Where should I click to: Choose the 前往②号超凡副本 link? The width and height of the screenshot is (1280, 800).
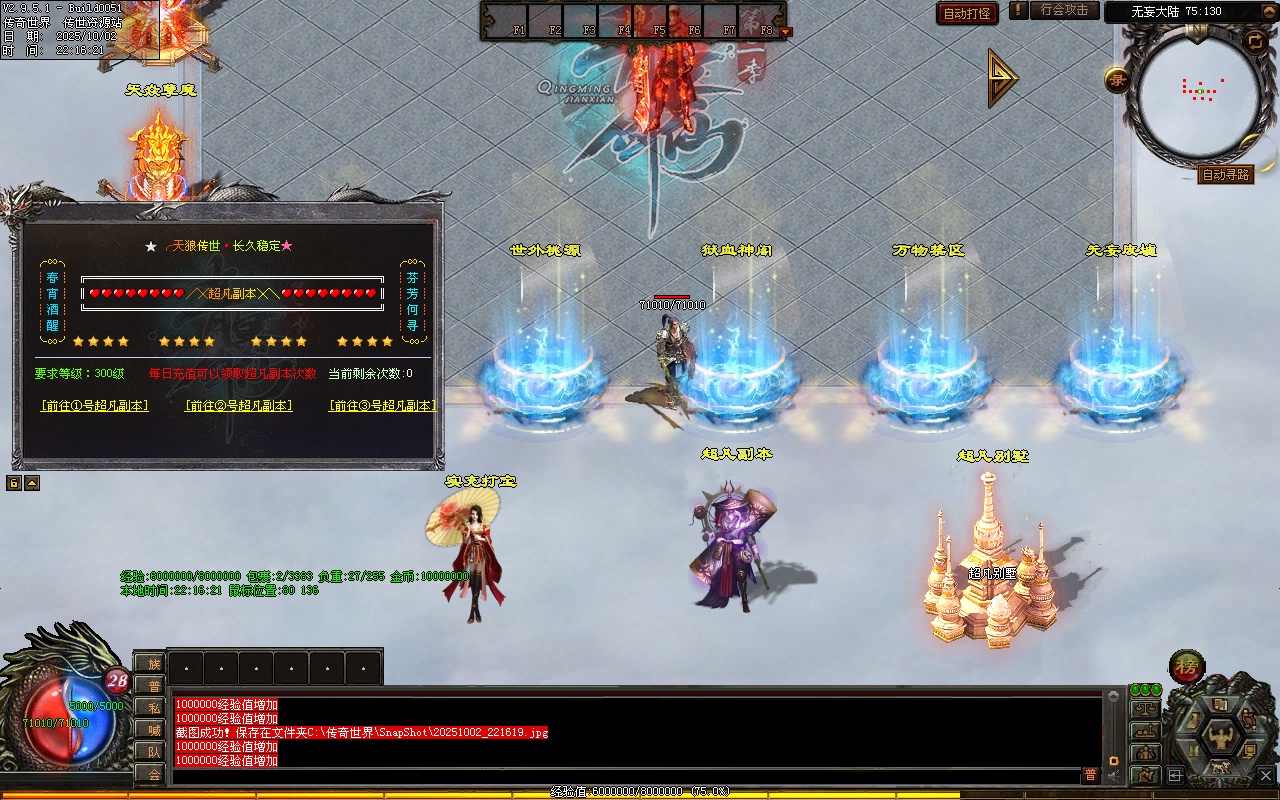coord(239,406)
